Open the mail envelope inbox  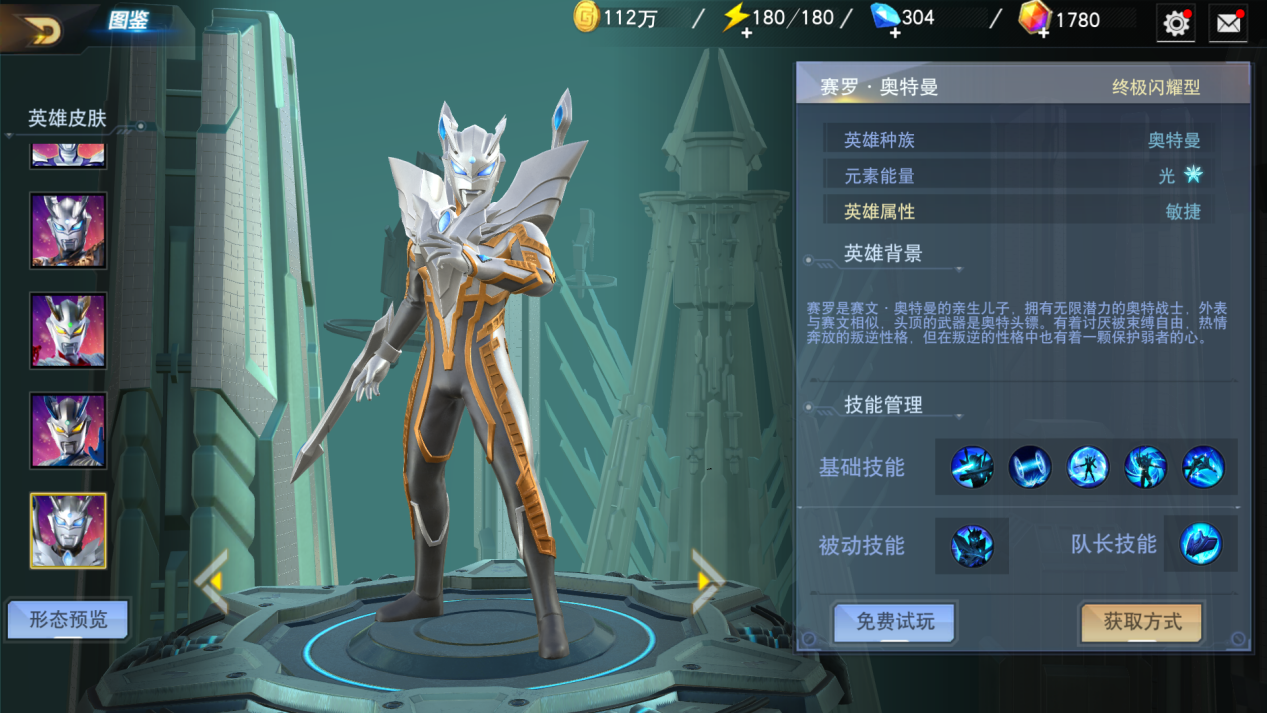pyautogui.click(x=1228, y=23)
